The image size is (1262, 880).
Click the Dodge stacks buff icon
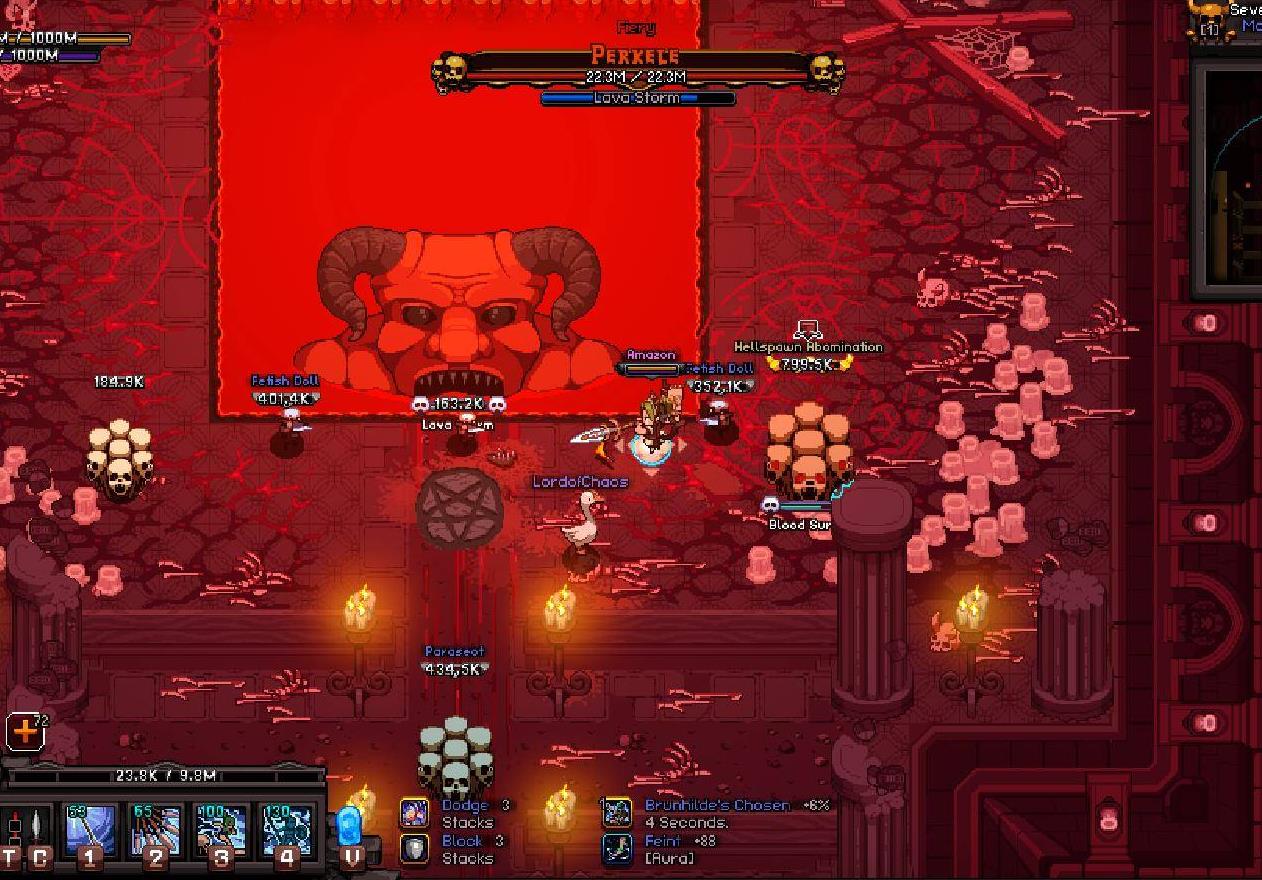[415, 813]
